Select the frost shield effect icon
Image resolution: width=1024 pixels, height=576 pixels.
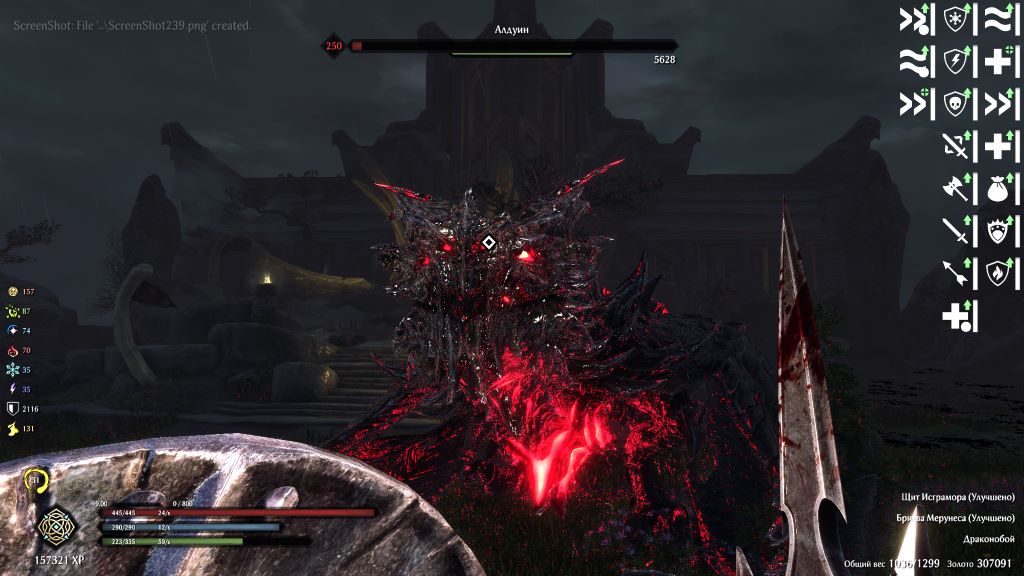point(957,18)
